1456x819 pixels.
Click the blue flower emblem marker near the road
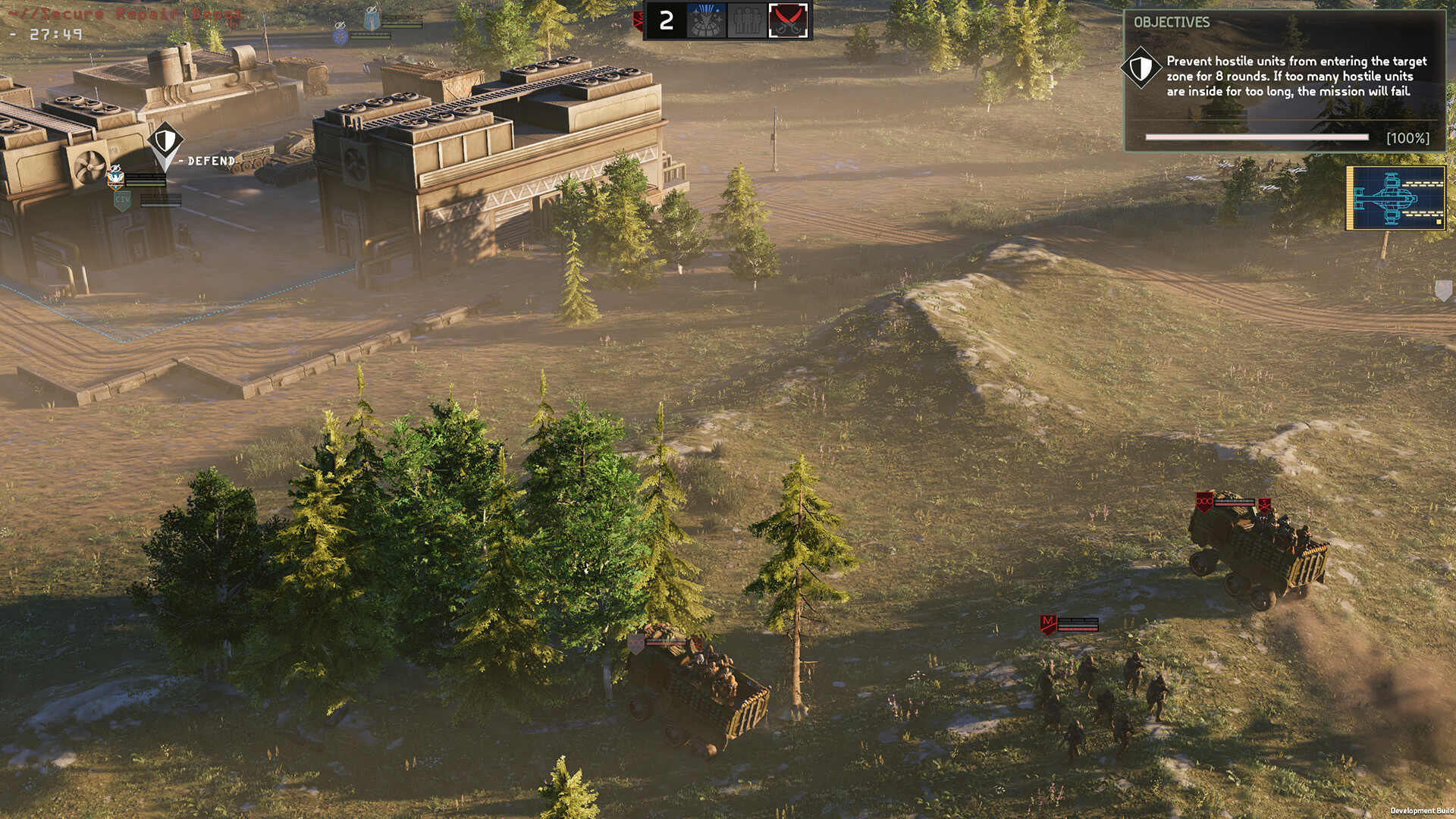(x=340, y=36)
